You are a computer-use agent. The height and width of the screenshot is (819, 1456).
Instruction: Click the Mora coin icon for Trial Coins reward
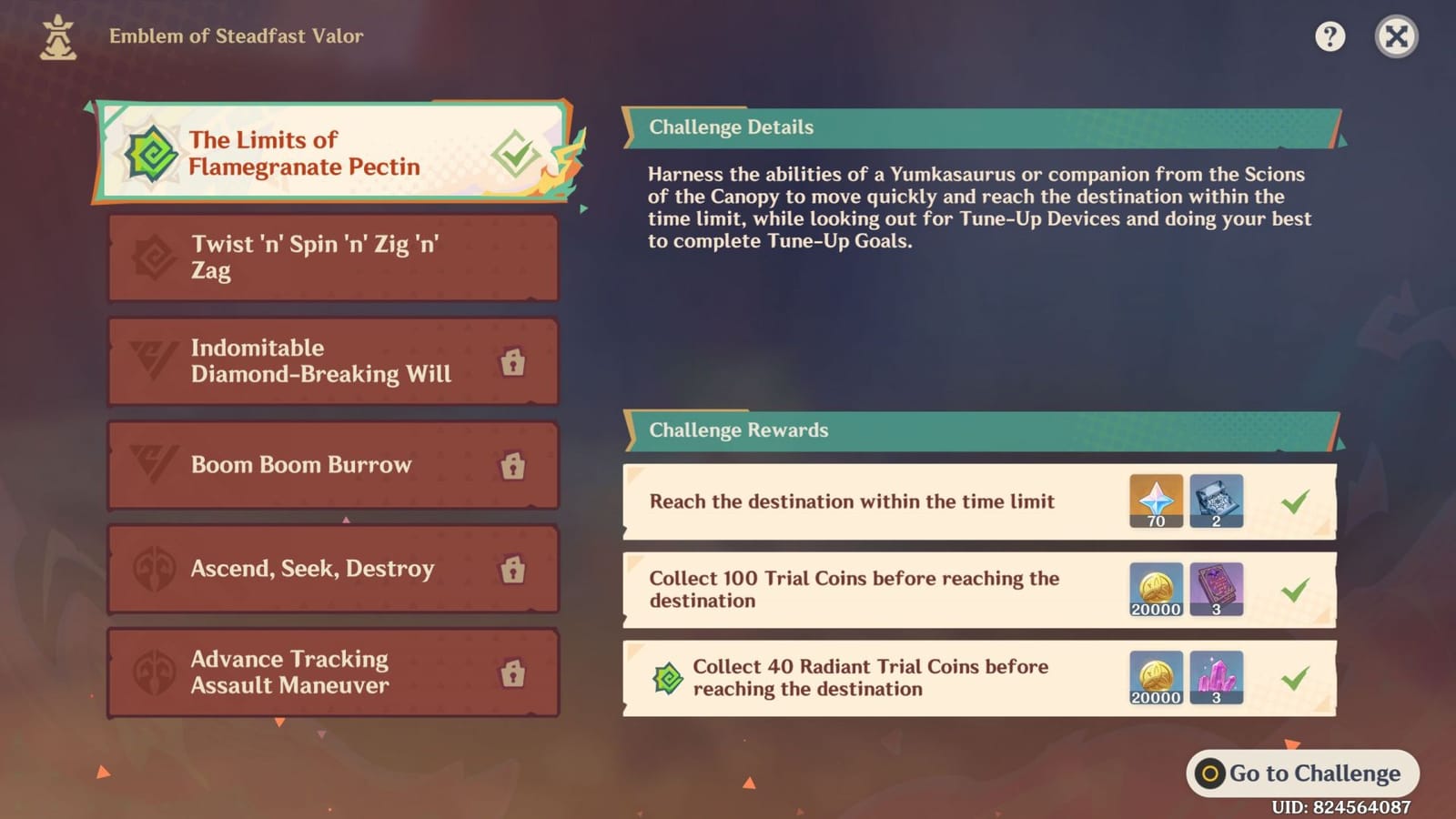[1155, 587]
